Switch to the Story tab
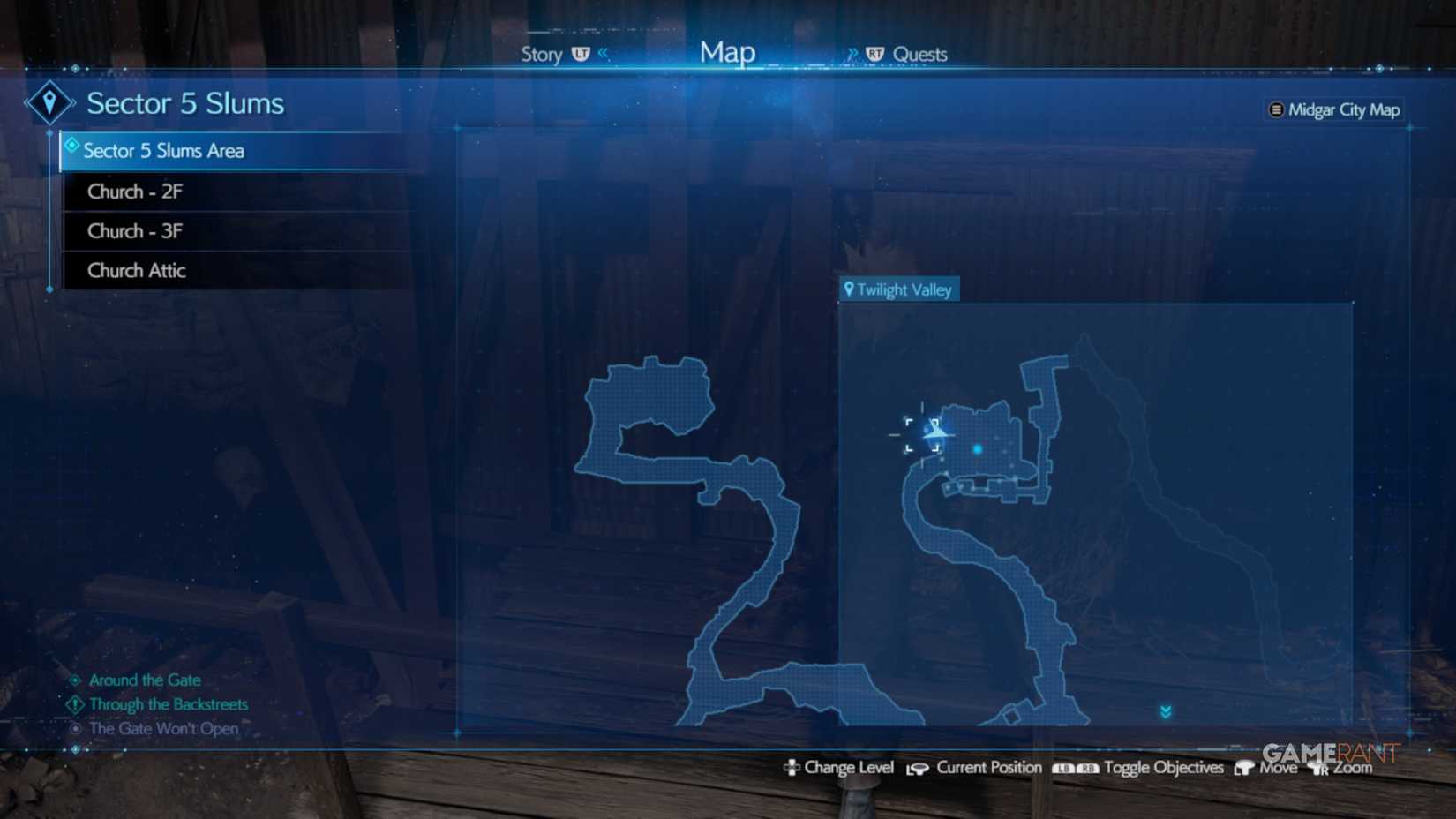 pyautogui.click(x=542, y=54)
